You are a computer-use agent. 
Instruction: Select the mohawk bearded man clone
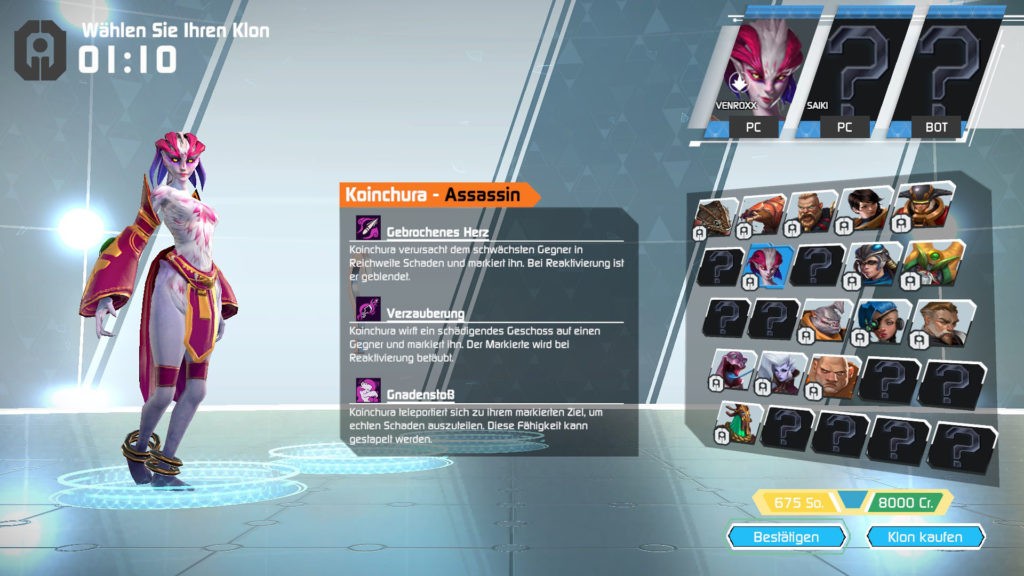(815, 211)
